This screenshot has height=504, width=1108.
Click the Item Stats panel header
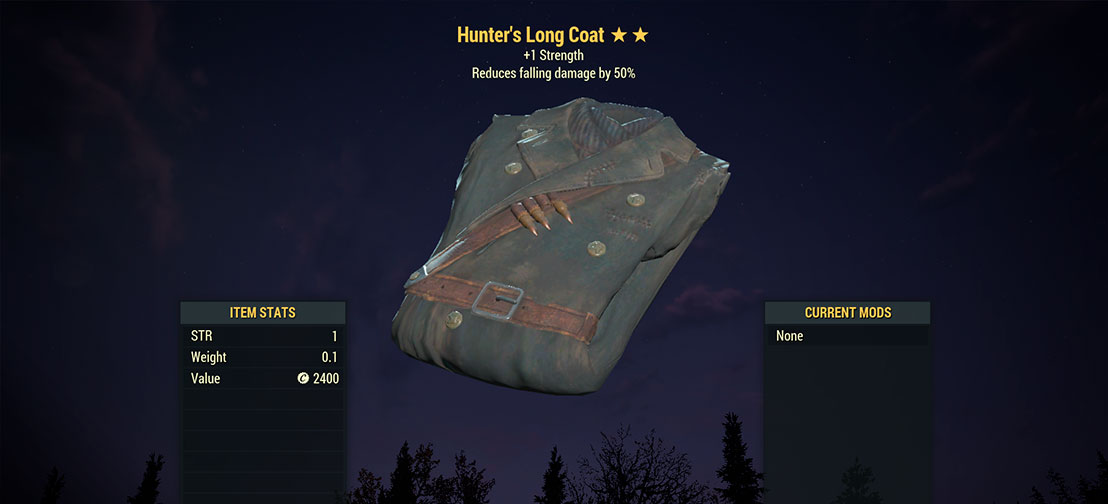pos(263,313)
